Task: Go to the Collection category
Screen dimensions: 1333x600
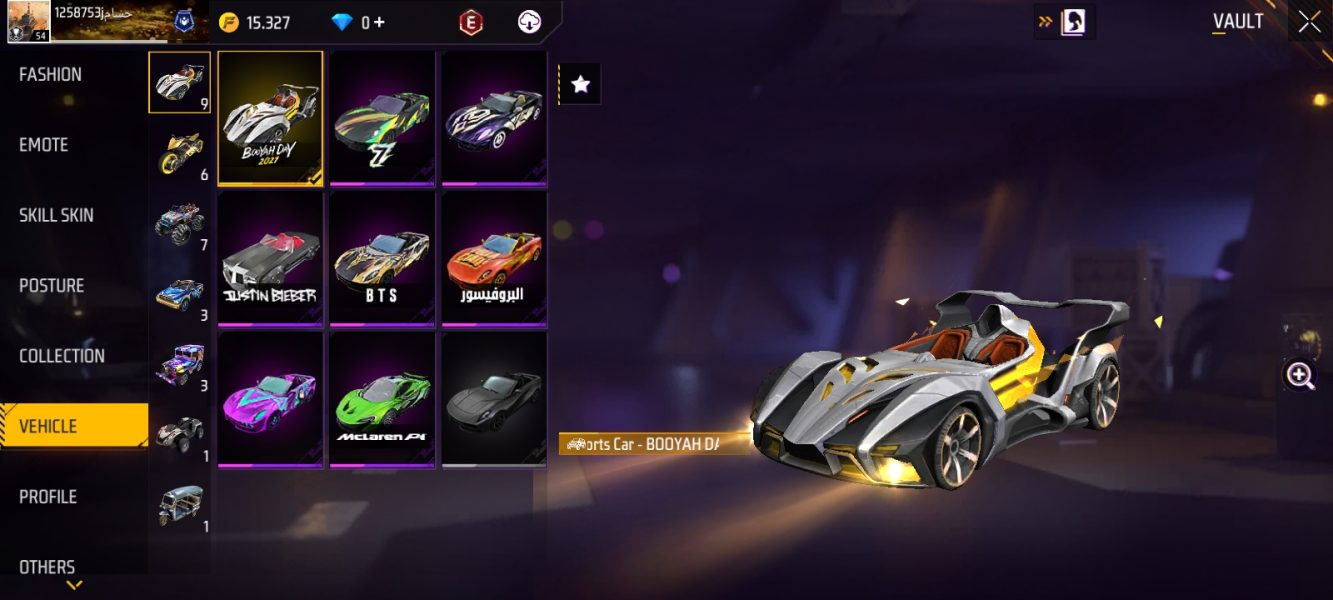Action: [x=62, y=356]
